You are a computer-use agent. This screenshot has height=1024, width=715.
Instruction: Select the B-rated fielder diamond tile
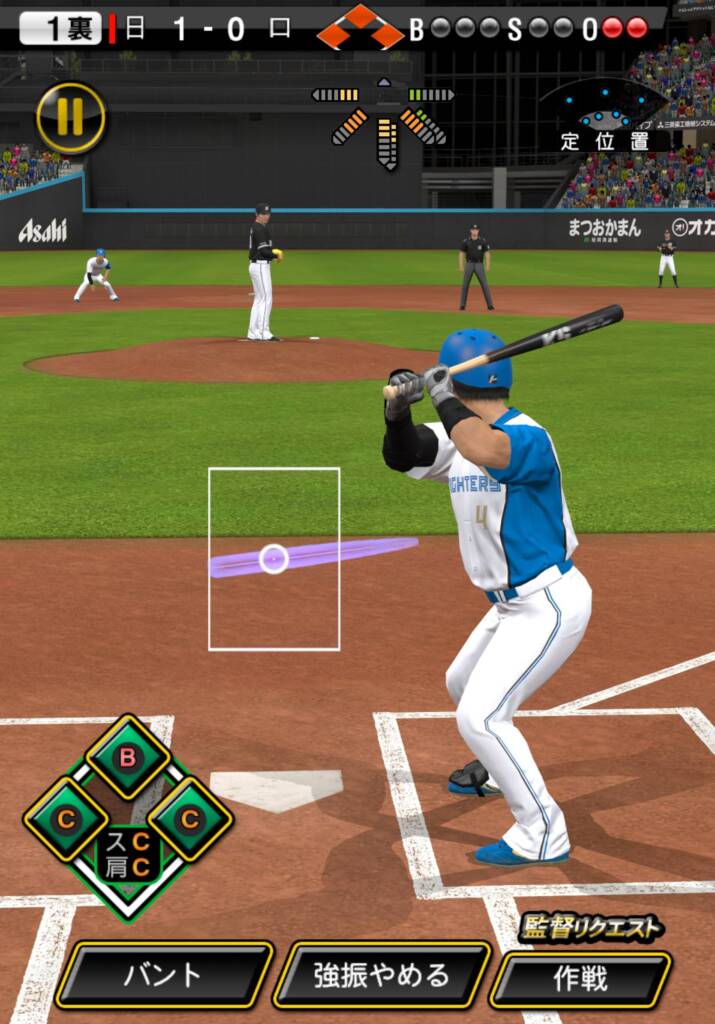128,757
